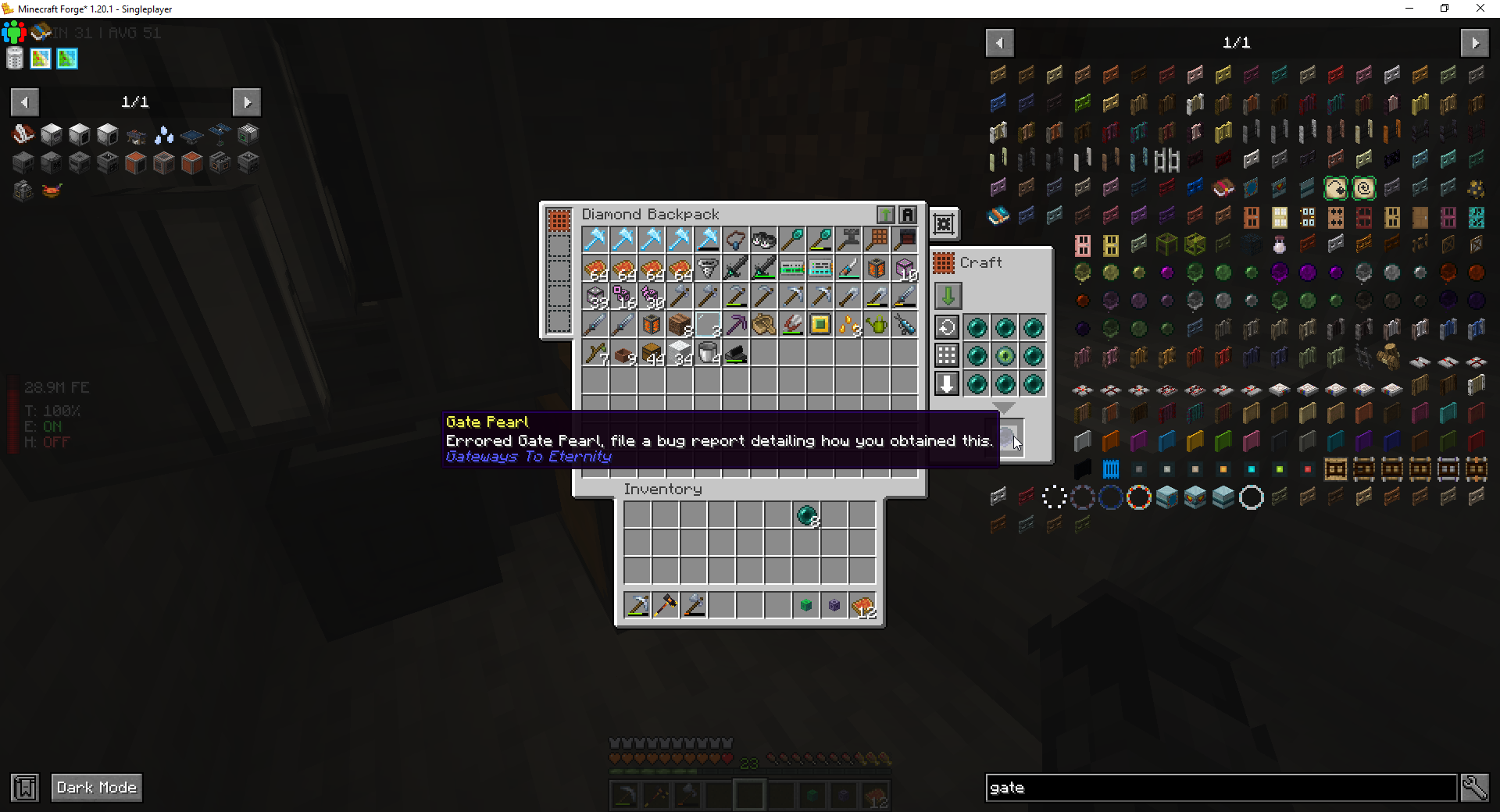Image resolution: width=1500 pixels, height=812 pixels.
Task: Click the calculator icon below the player icon
Action: [14, 58]
